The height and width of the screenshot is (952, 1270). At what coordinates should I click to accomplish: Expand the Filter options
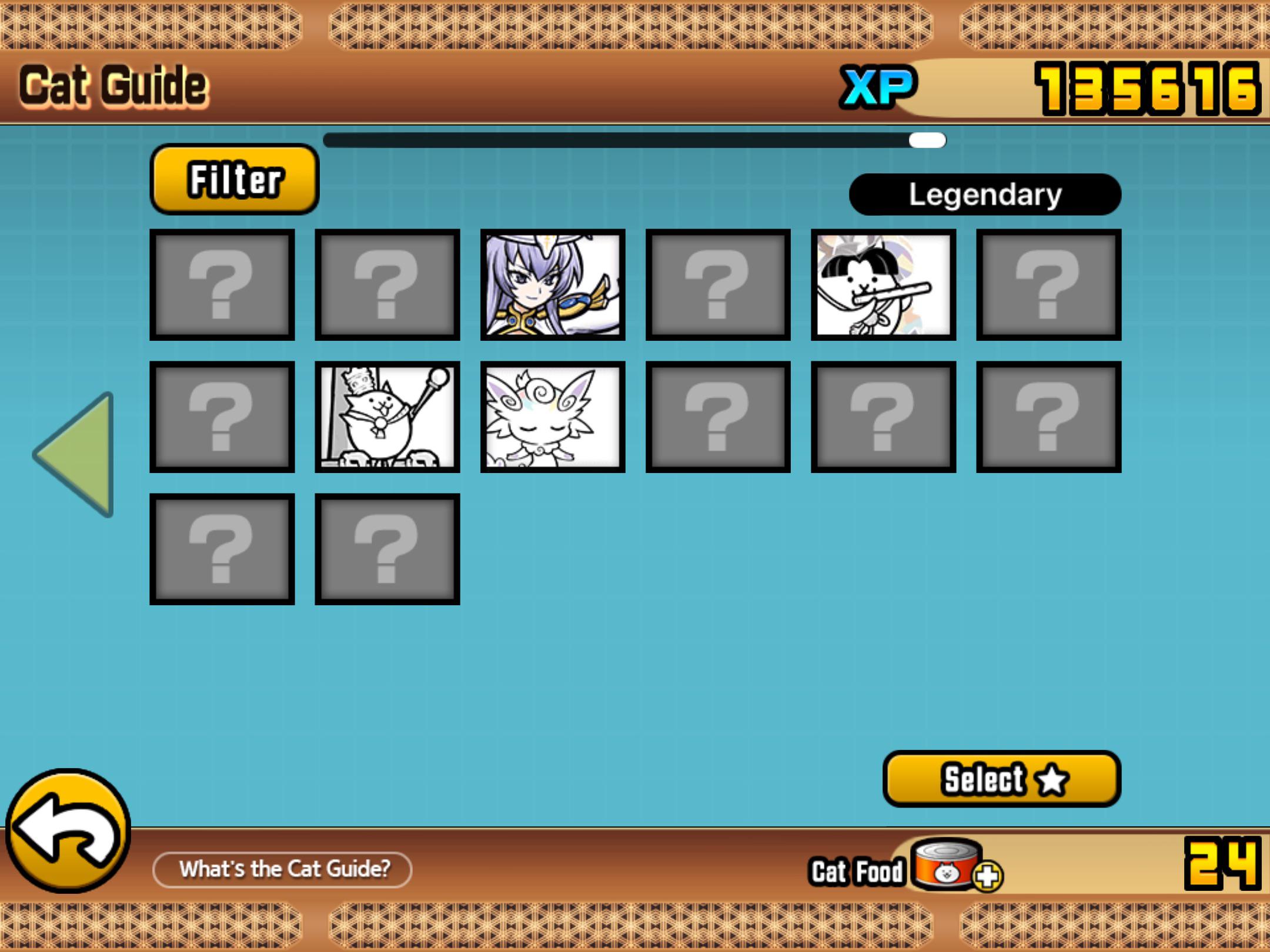235,180
